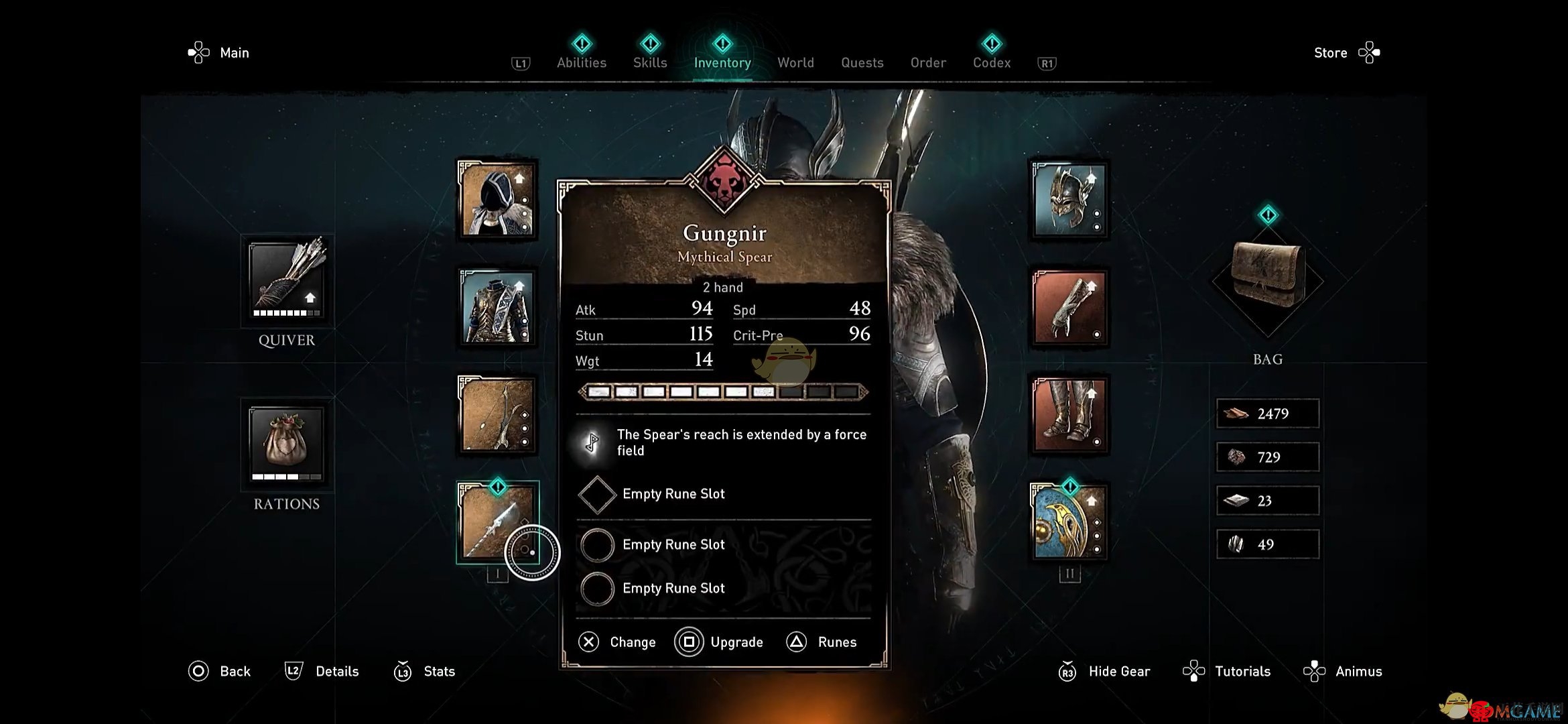
Task: Select the hooded cloak gear slot
Action: click(x=497, y=200)
